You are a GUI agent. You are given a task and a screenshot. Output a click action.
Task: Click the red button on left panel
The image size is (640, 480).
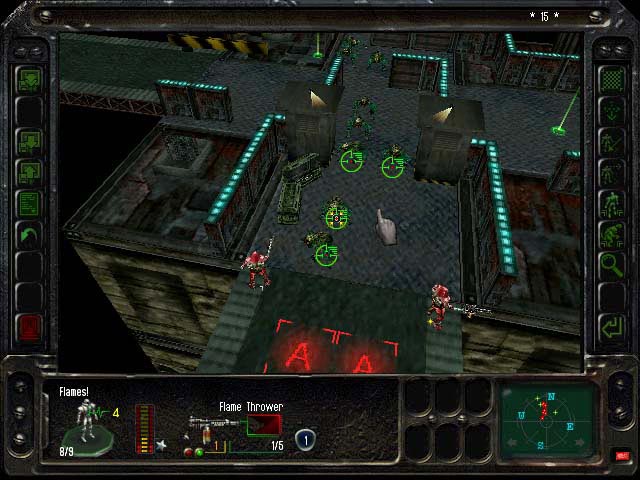[29, 326]
